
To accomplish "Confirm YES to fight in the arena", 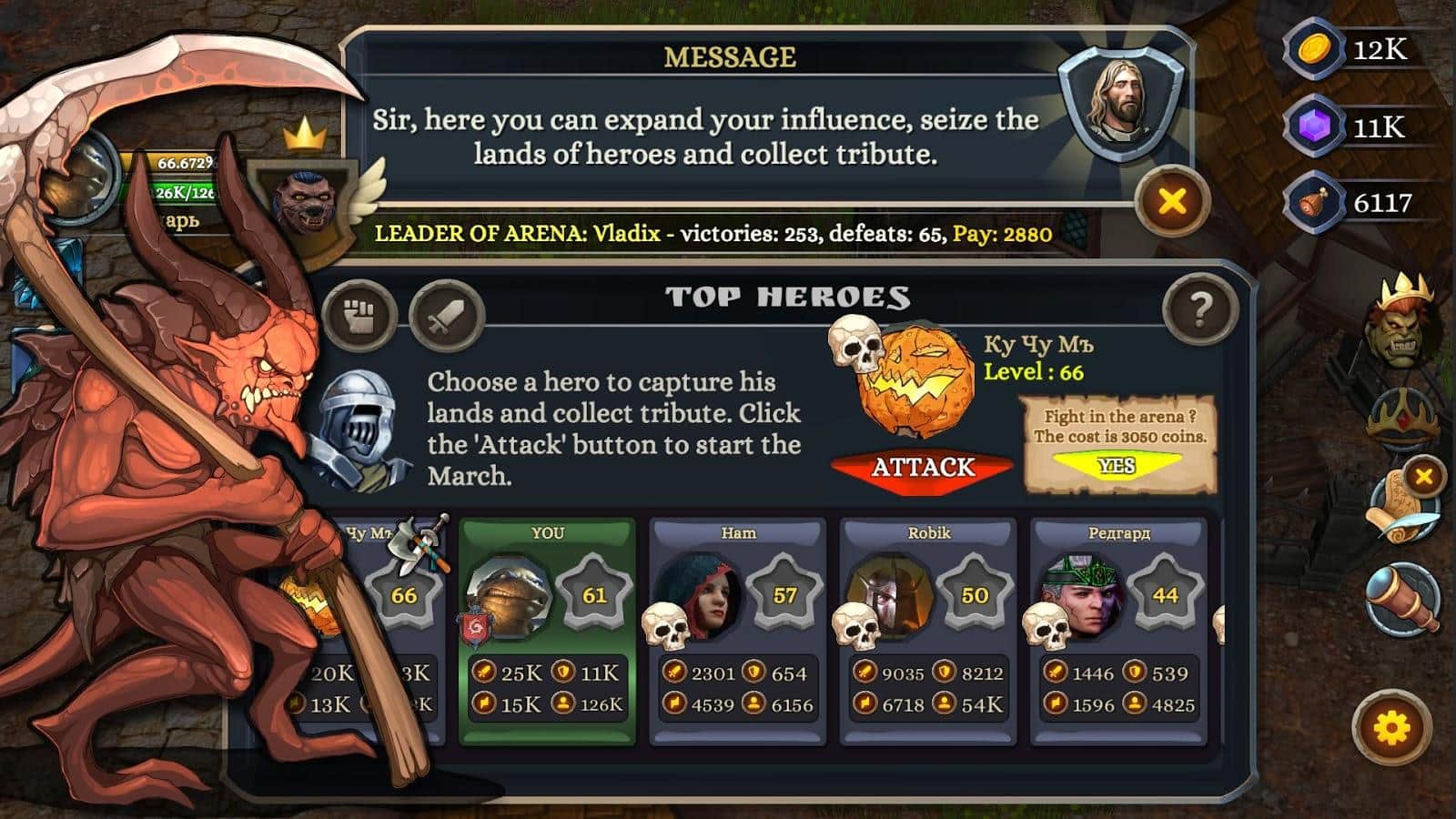I will tap(1117, 466).
